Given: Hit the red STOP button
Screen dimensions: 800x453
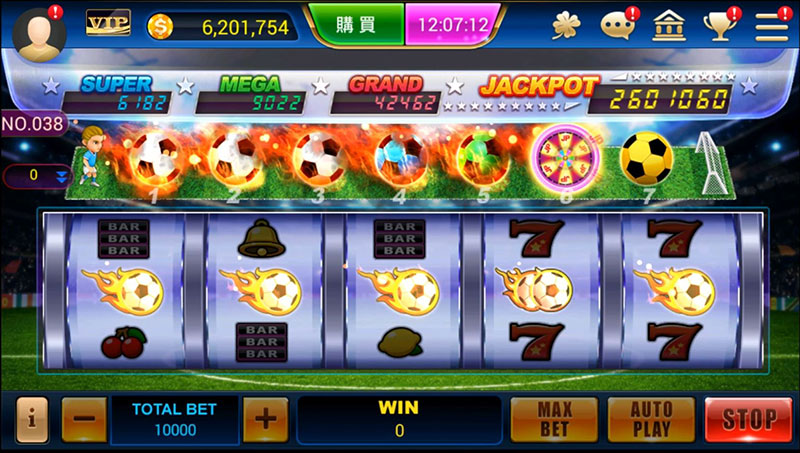Looking at the screenshot, I should (748, 419).
